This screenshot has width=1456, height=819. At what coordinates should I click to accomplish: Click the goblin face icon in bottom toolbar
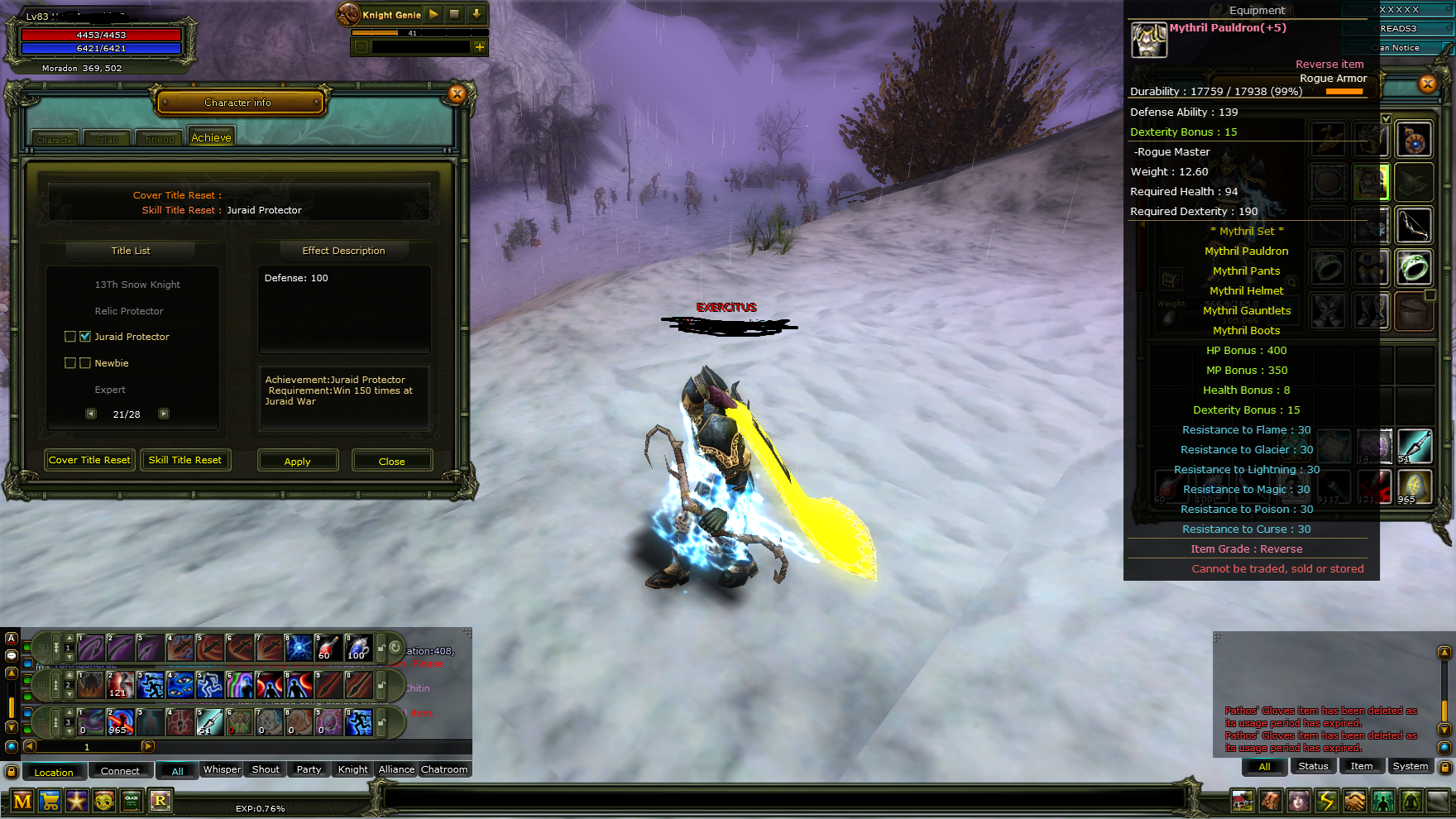[102, 801]
